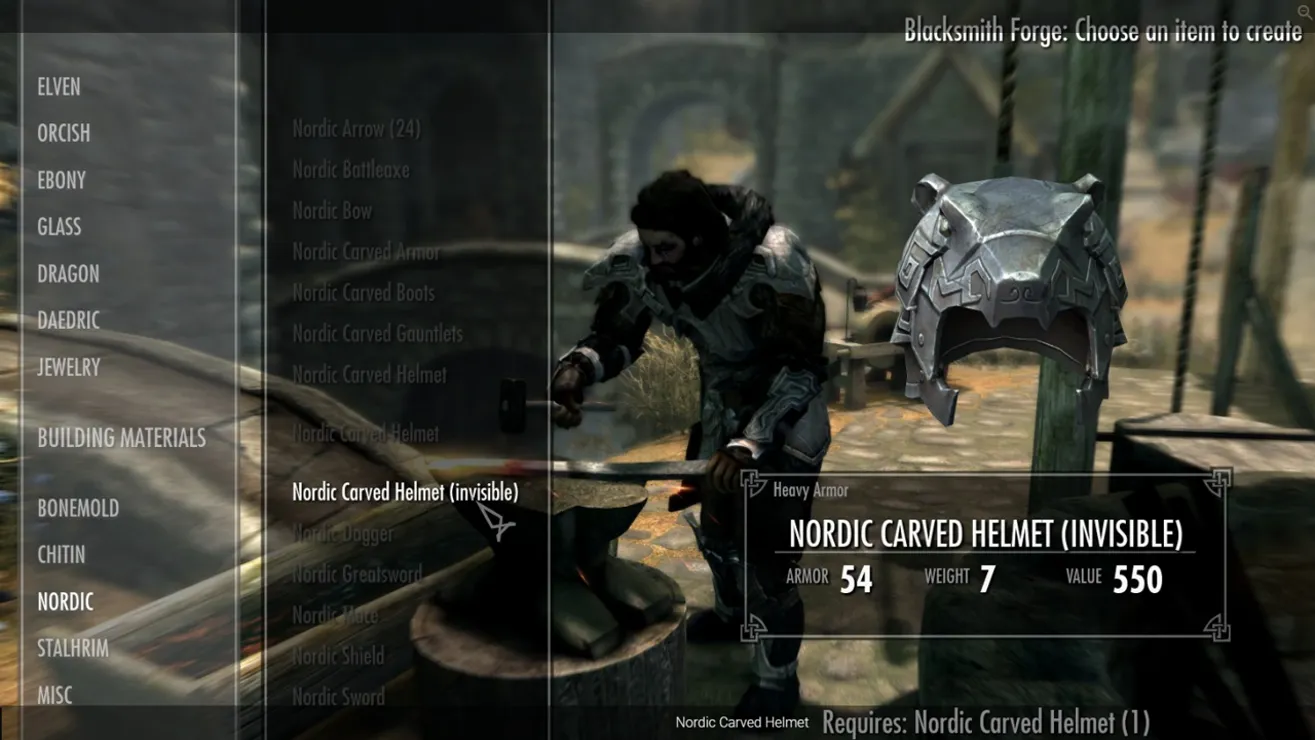
Task: Open the GLASS smithing category
Action: coord(58,227)
